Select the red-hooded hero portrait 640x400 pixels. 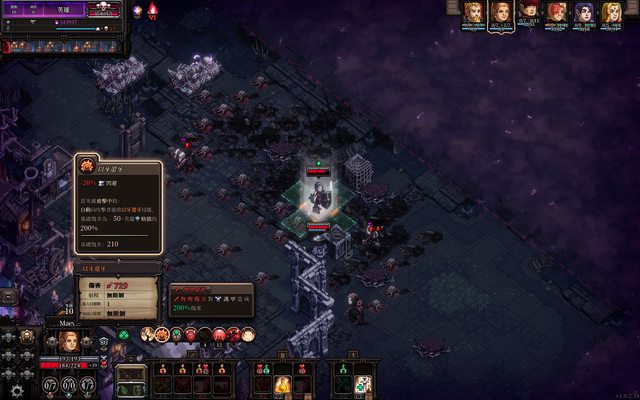[x=529, y=13]
